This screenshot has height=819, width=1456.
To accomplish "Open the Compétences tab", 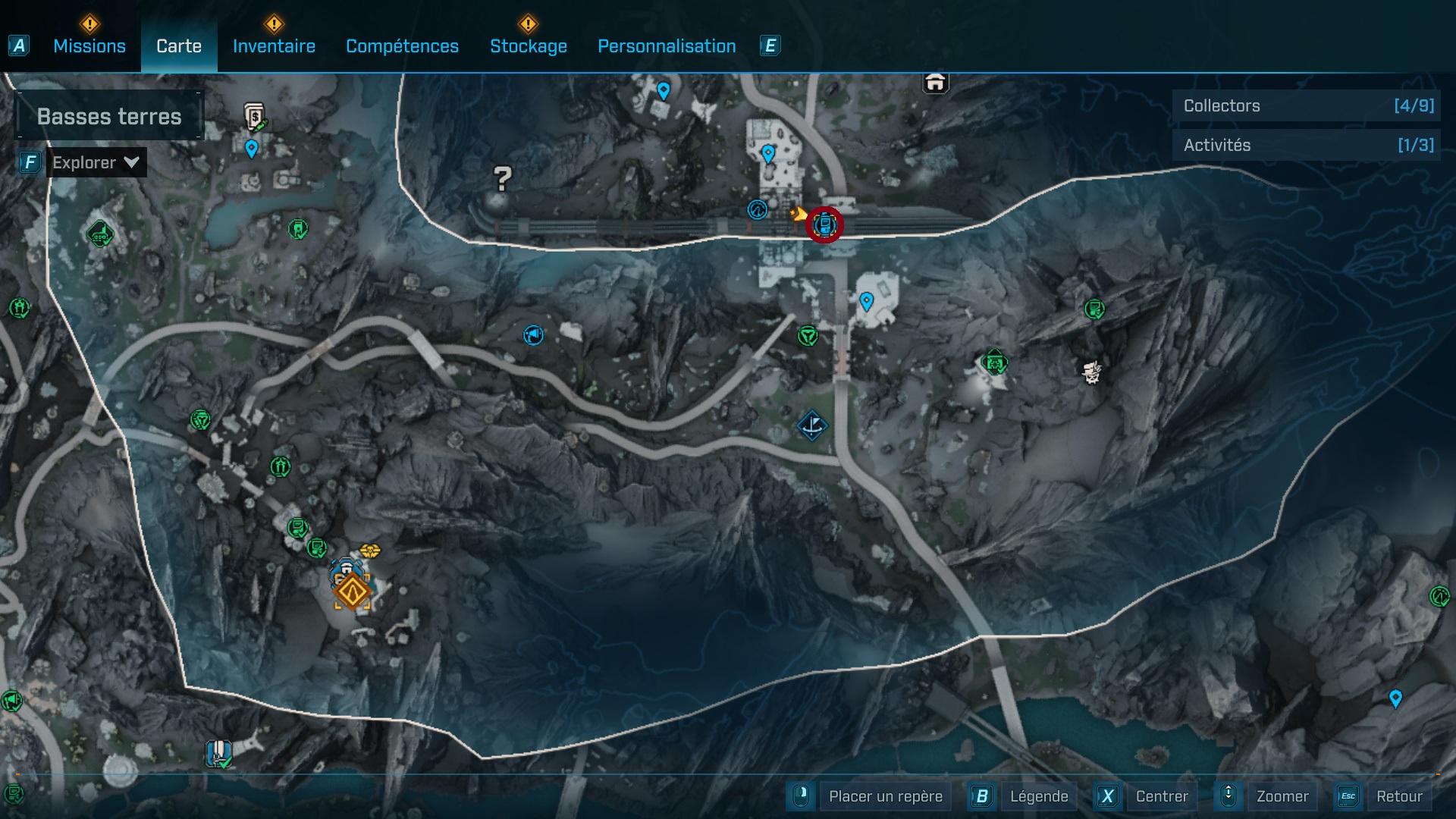I will [402, 46].
